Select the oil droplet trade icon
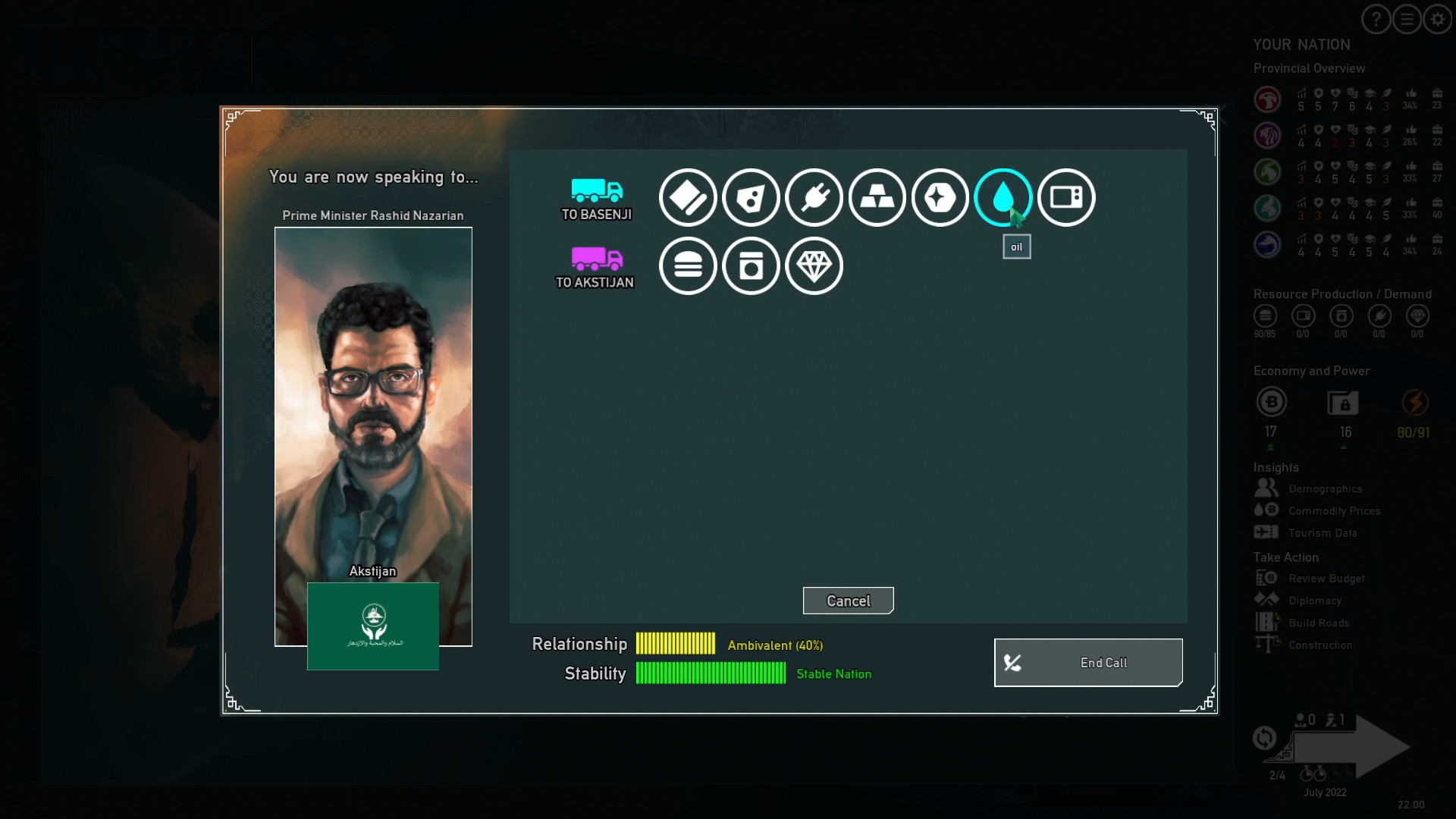1456x819 pixels. 1003,197
